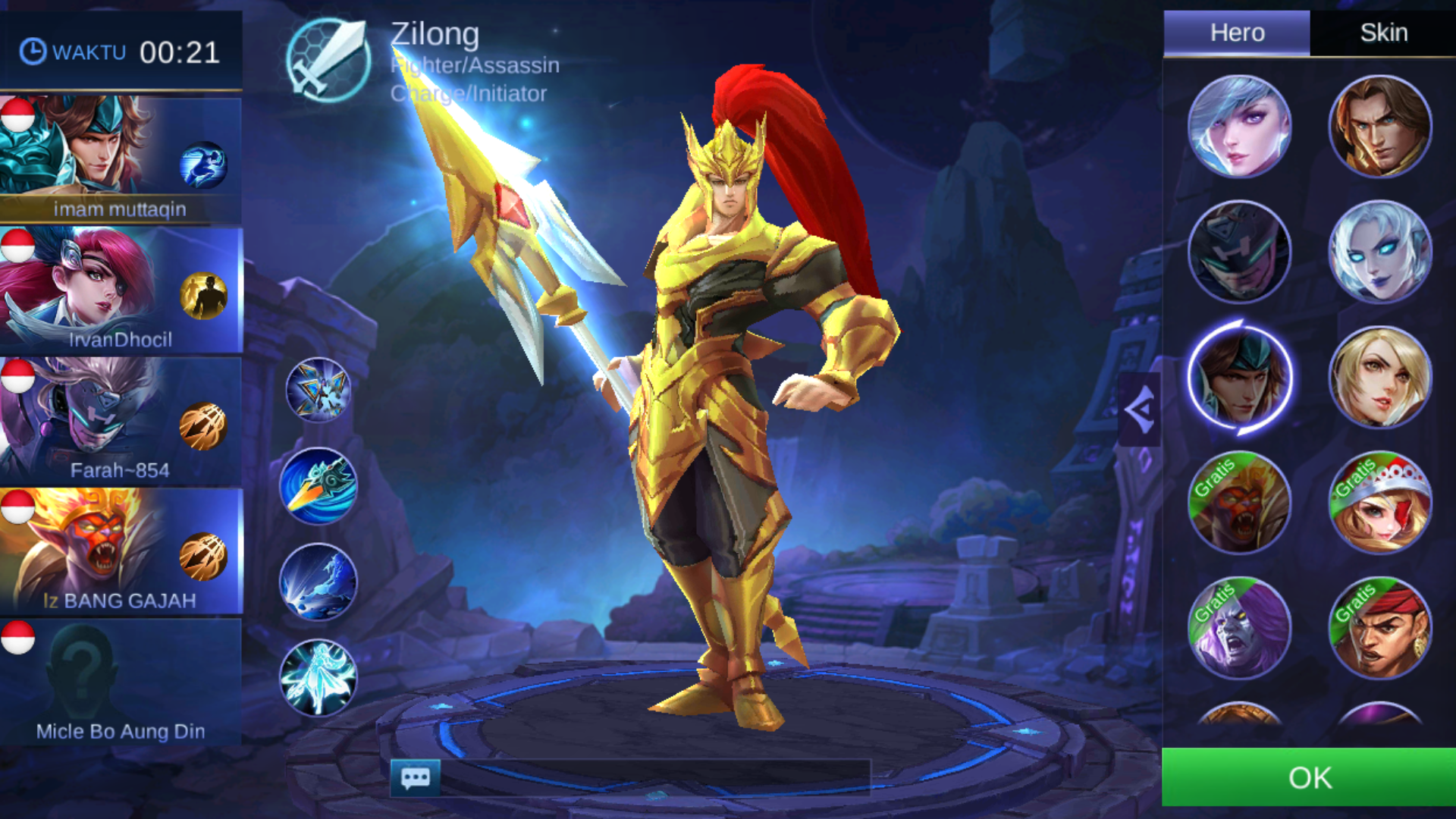This screenshot has height=819, width=1456.
Task: Choose the Gratis red-bandana fighter hero
Action: click(1379, 628)
